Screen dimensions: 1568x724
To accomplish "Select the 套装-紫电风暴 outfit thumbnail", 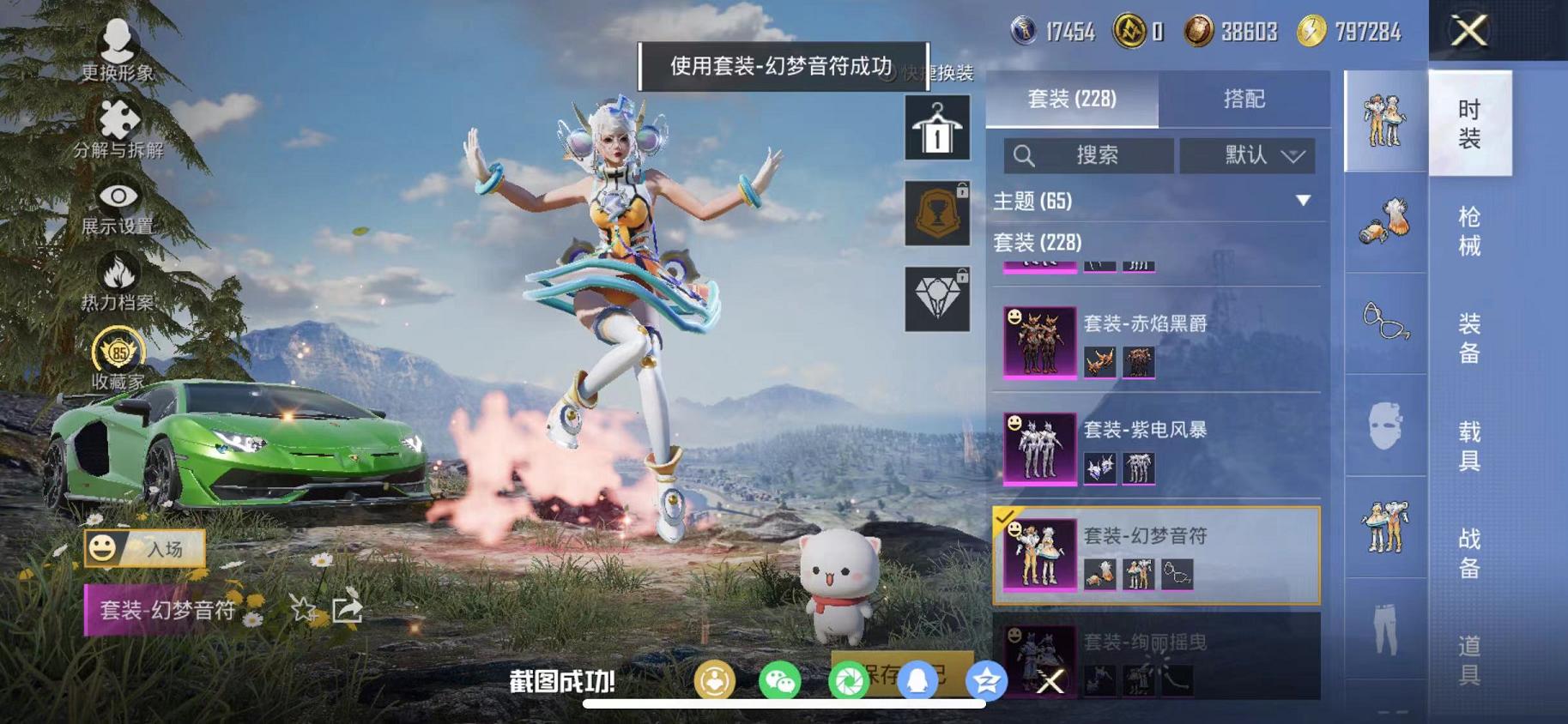I will coord(1038,449).
